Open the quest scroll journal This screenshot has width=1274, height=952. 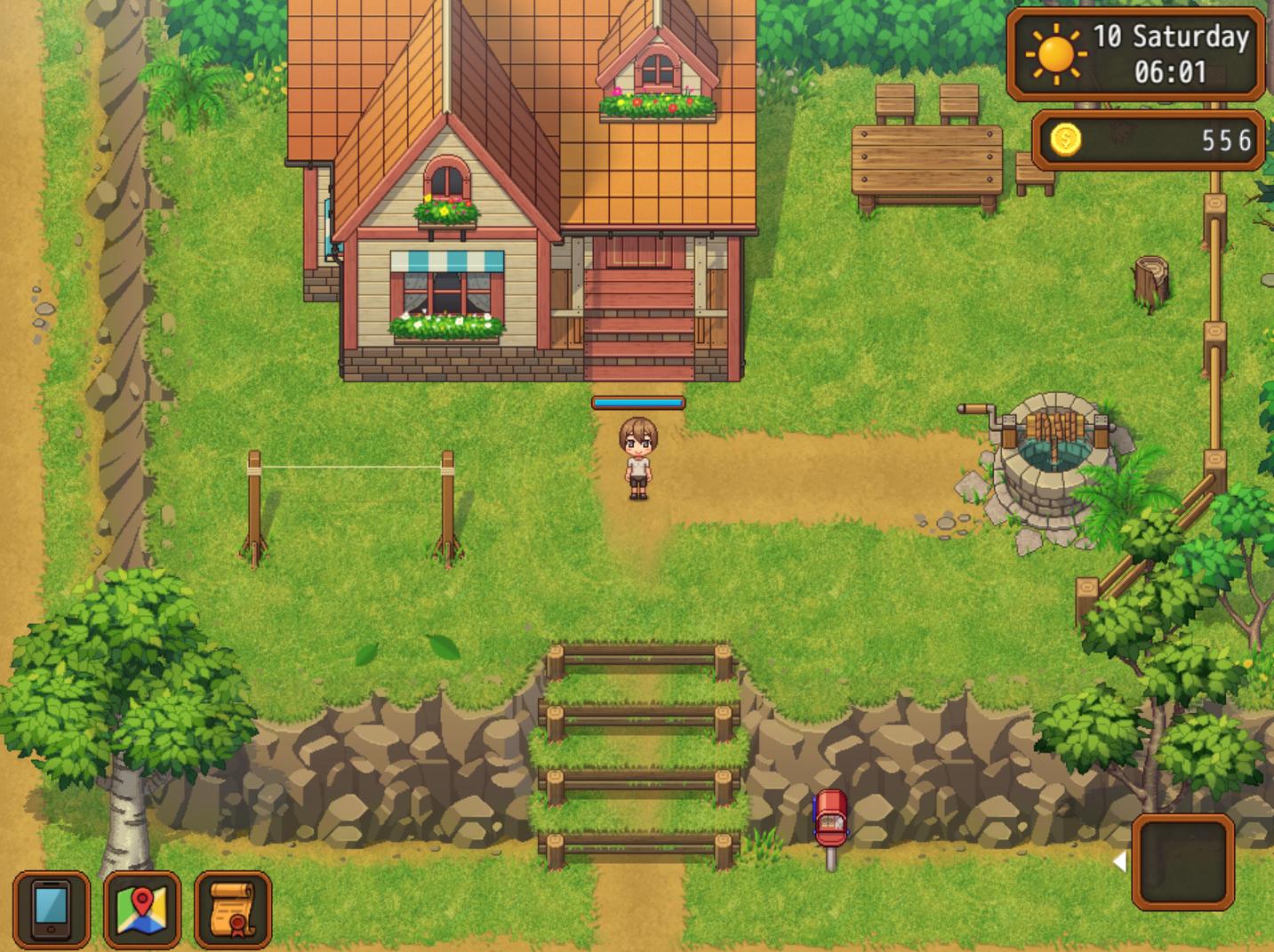[233, 908]
